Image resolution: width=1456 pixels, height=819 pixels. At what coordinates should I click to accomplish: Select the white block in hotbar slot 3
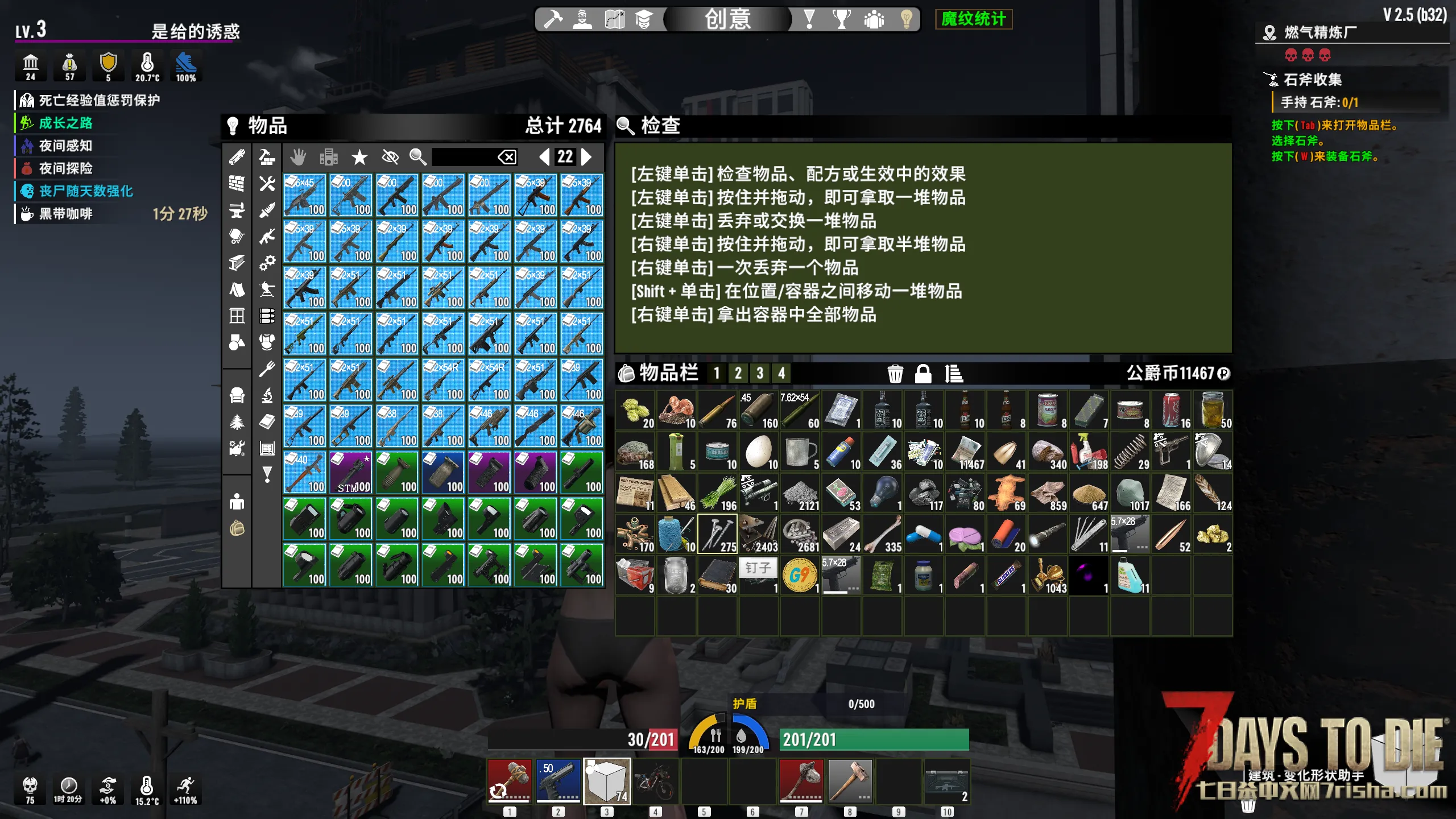pos(606,780)
